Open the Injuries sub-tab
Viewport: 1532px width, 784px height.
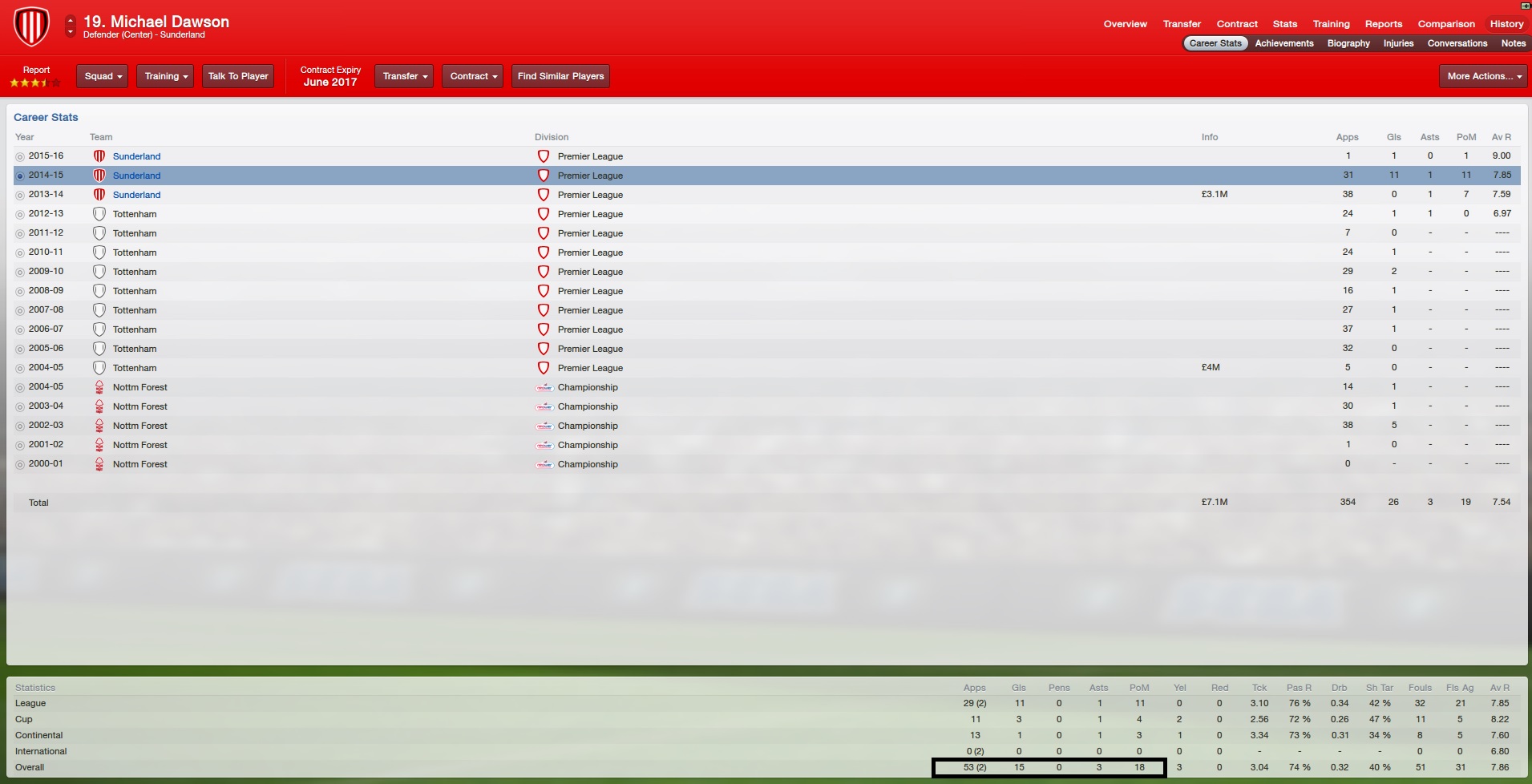[1398, 43]
